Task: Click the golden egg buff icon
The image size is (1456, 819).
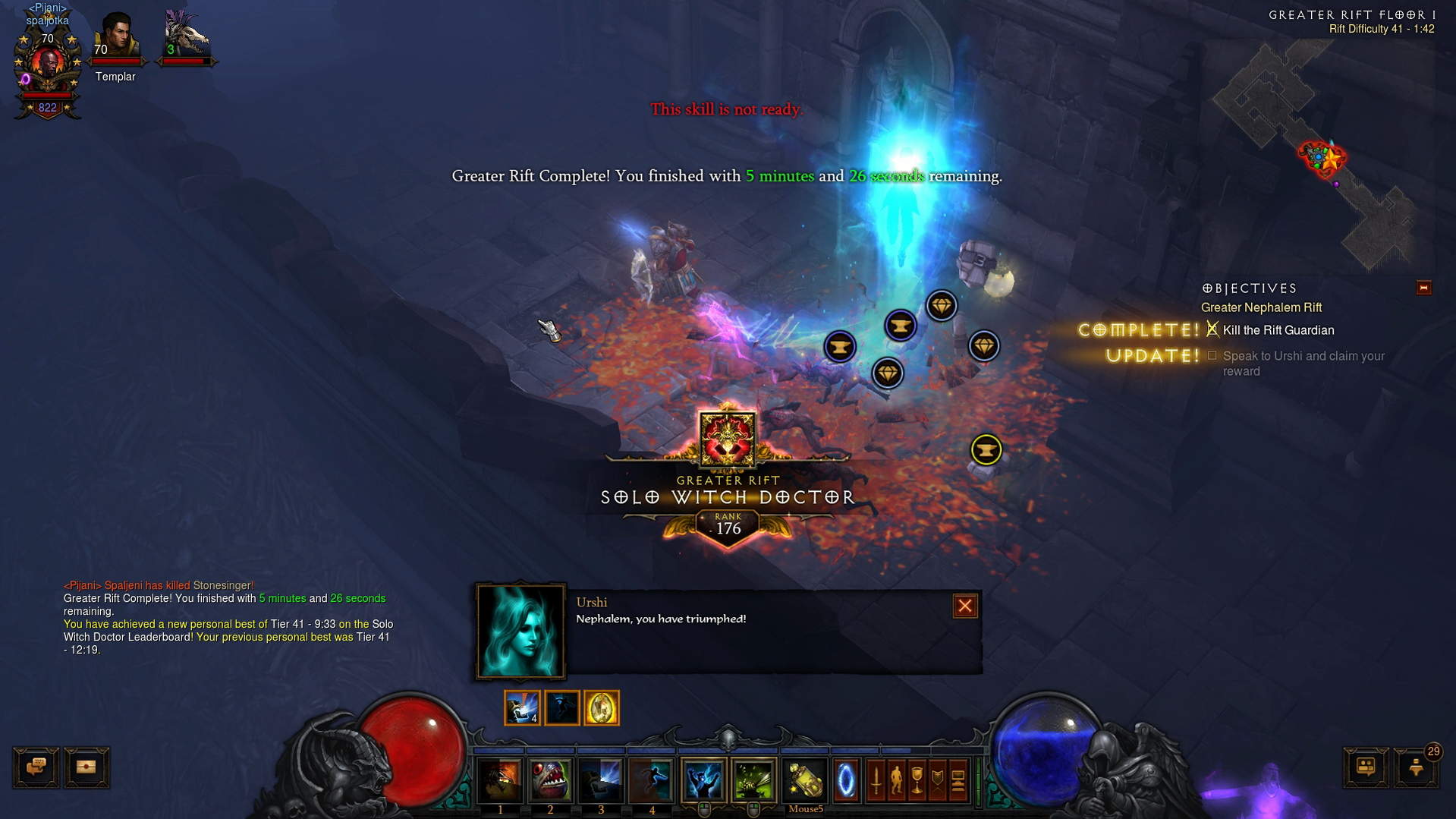Action: pyautogui.click(x=601, y=708)
